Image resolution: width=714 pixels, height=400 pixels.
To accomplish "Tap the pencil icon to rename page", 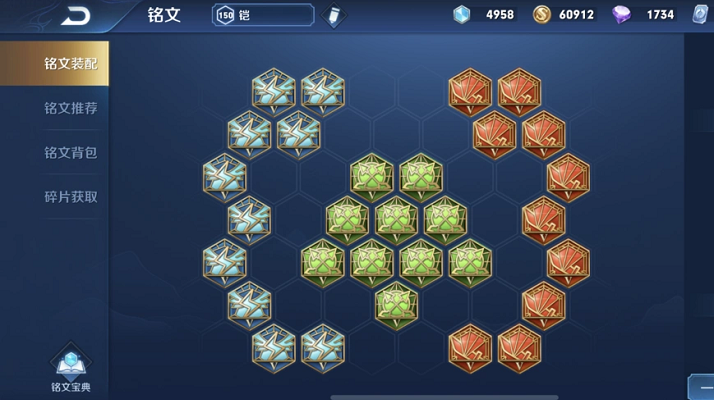I will click(x=335, y=16).
